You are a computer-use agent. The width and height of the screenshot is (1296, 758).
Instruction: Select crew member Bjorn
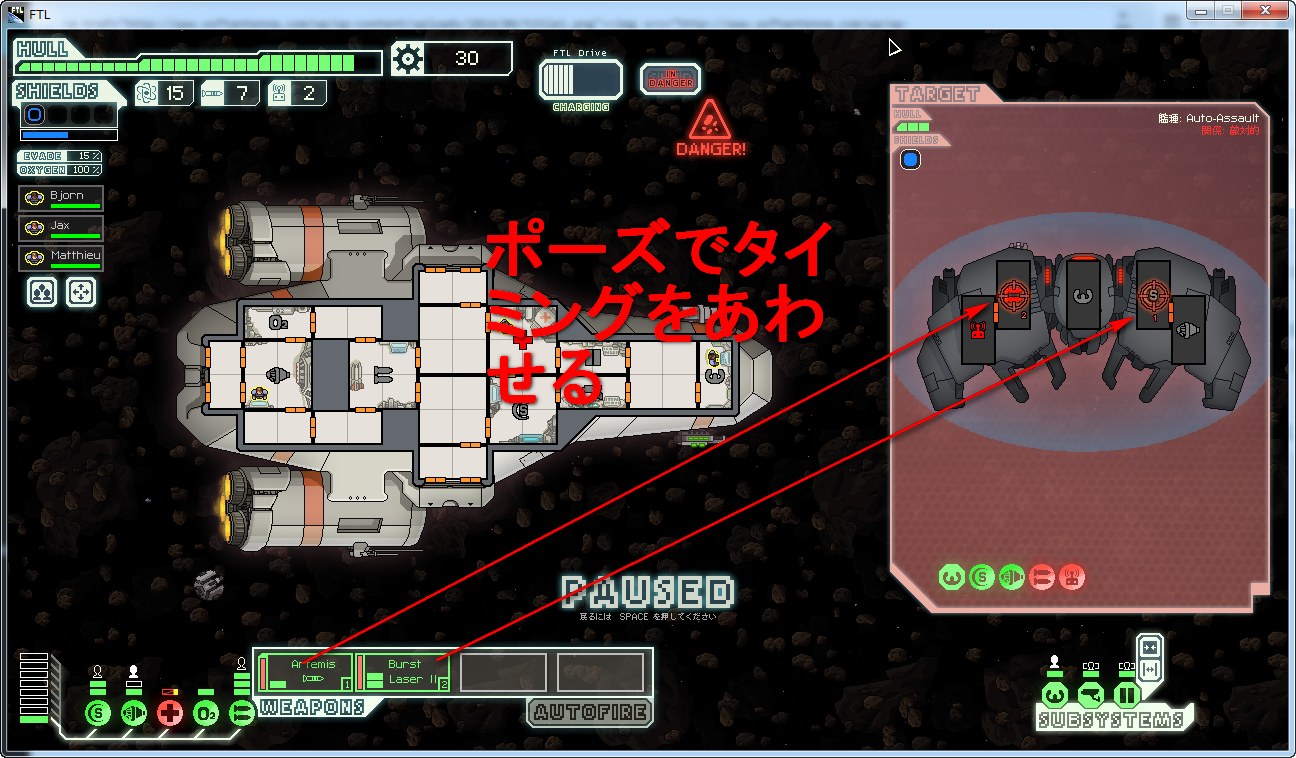61,198
